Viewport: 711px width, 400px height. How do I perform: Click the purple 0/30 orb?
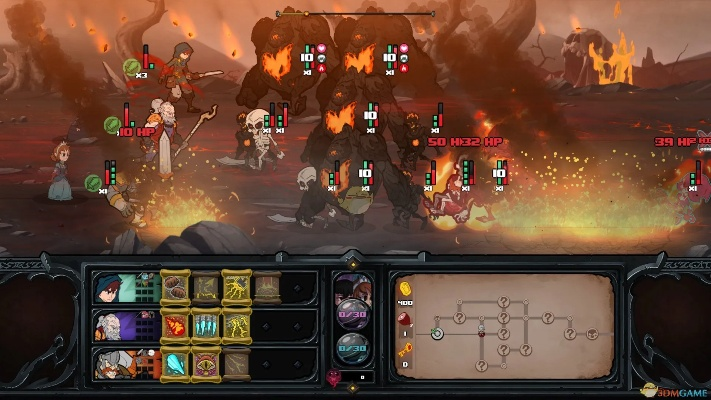coord(350,313)
